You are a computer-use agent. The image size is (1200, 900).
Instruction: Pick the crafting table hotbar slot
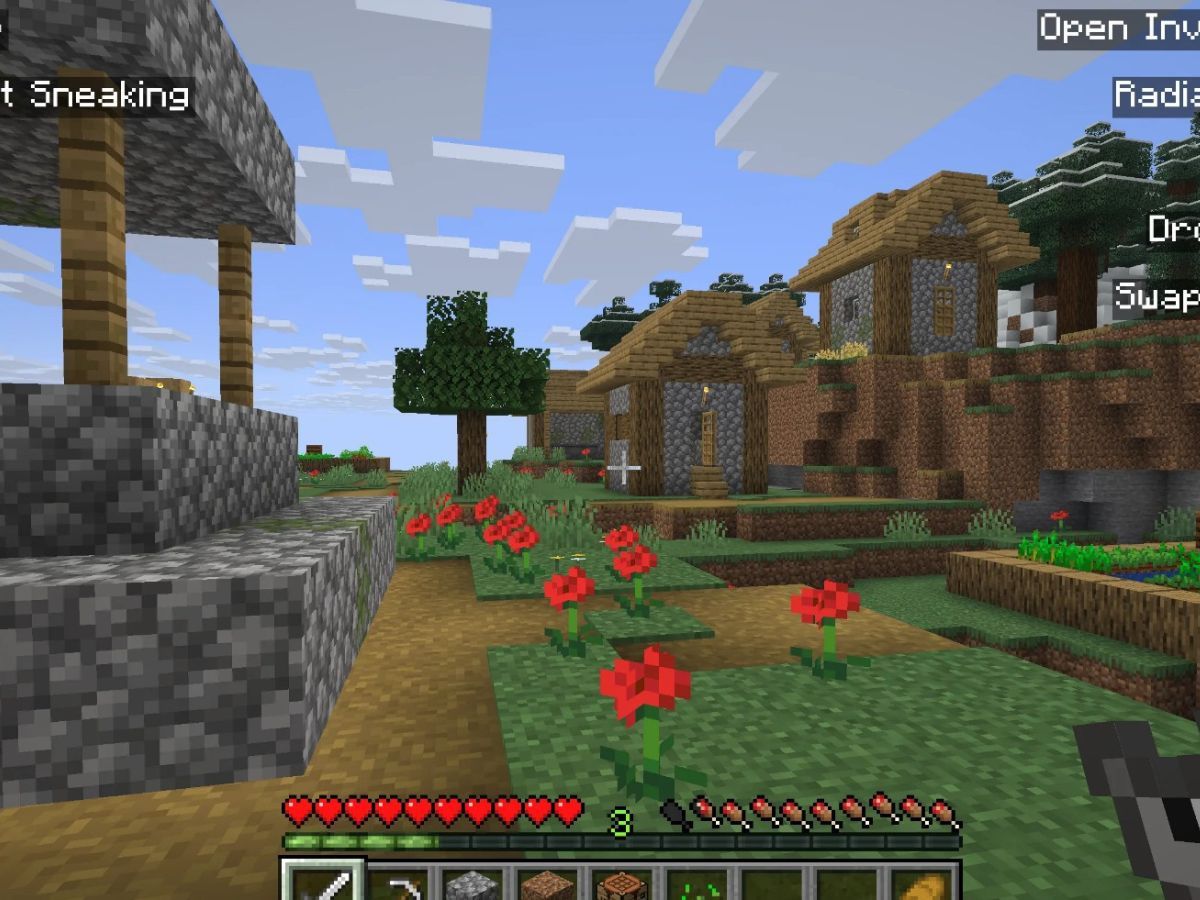[x=622, y=884]
